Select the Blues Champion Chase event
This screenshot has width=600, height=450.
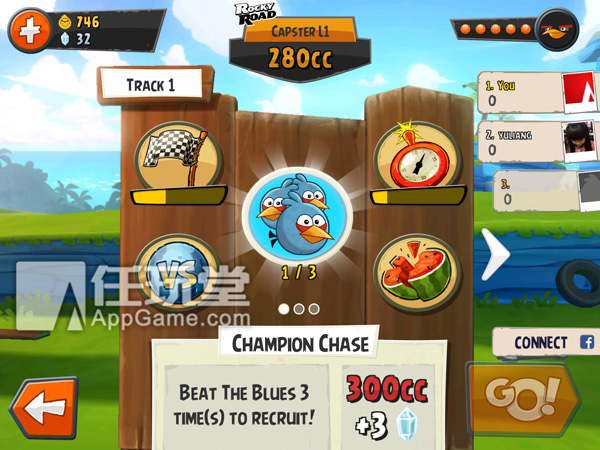[297, 214]
